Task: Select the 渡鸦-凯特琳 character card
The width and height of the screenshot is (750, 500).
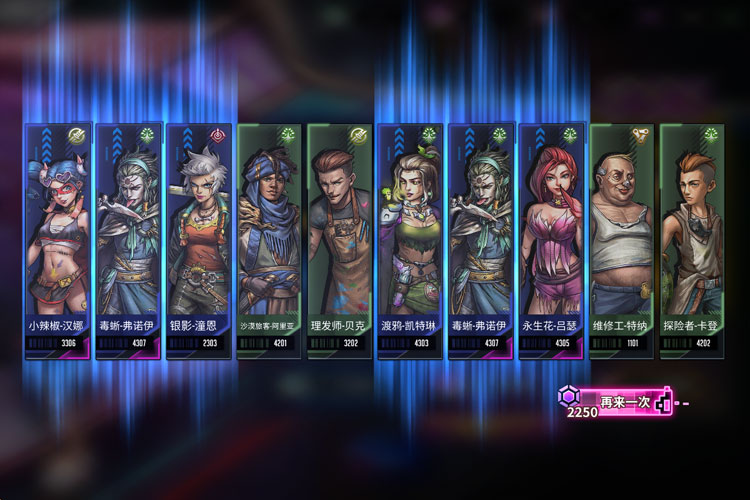Action: pyautogui.click(x=410, y=240)
